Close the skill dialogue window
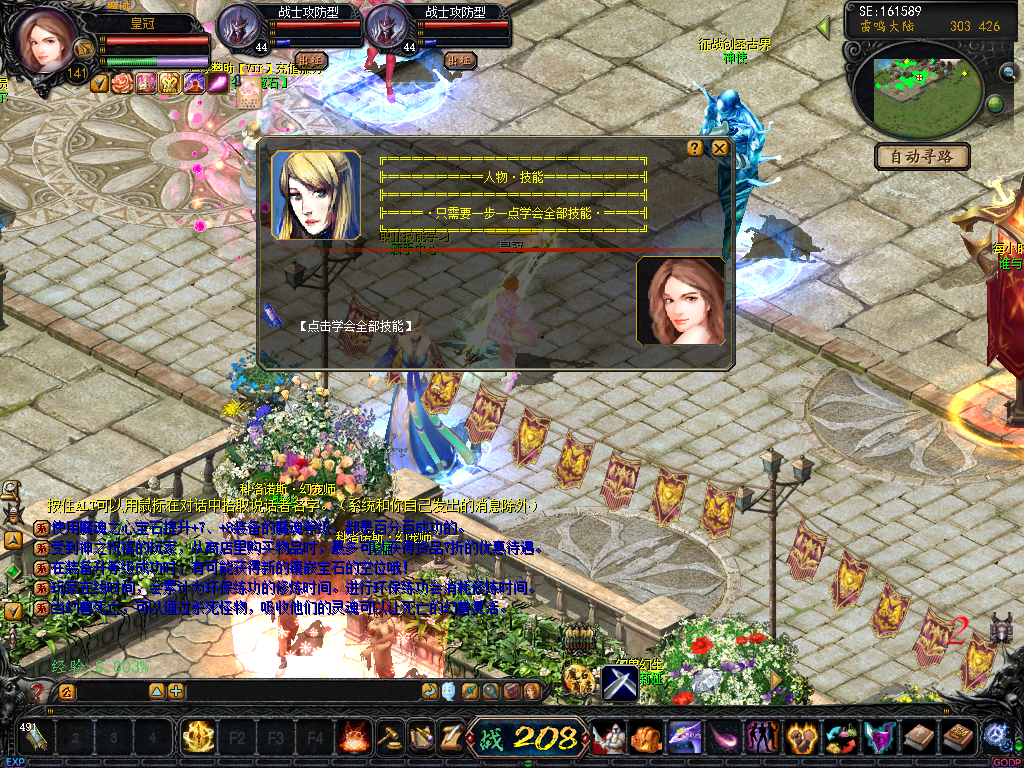This screenshot has height=768, width=1024. tap(720, 148)
